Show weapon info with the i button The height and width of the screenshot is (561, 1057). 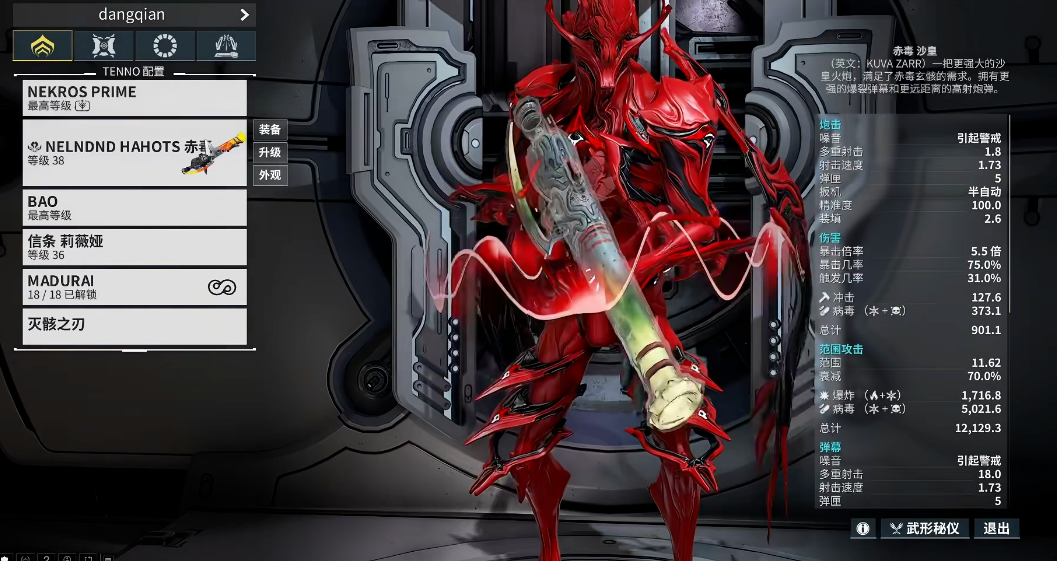pos(863,528)
